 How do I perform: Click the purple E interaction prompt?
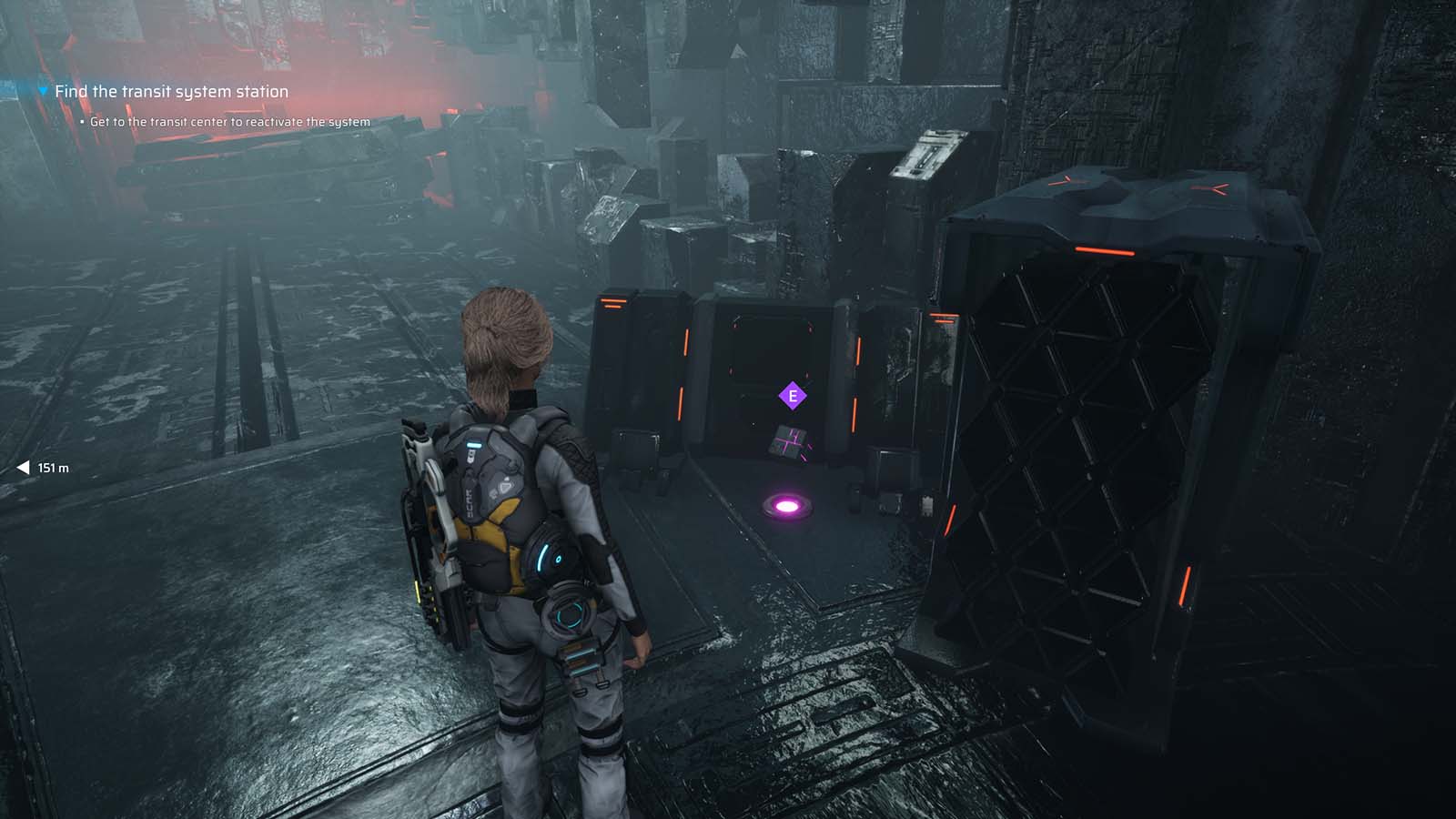point(791,395)
